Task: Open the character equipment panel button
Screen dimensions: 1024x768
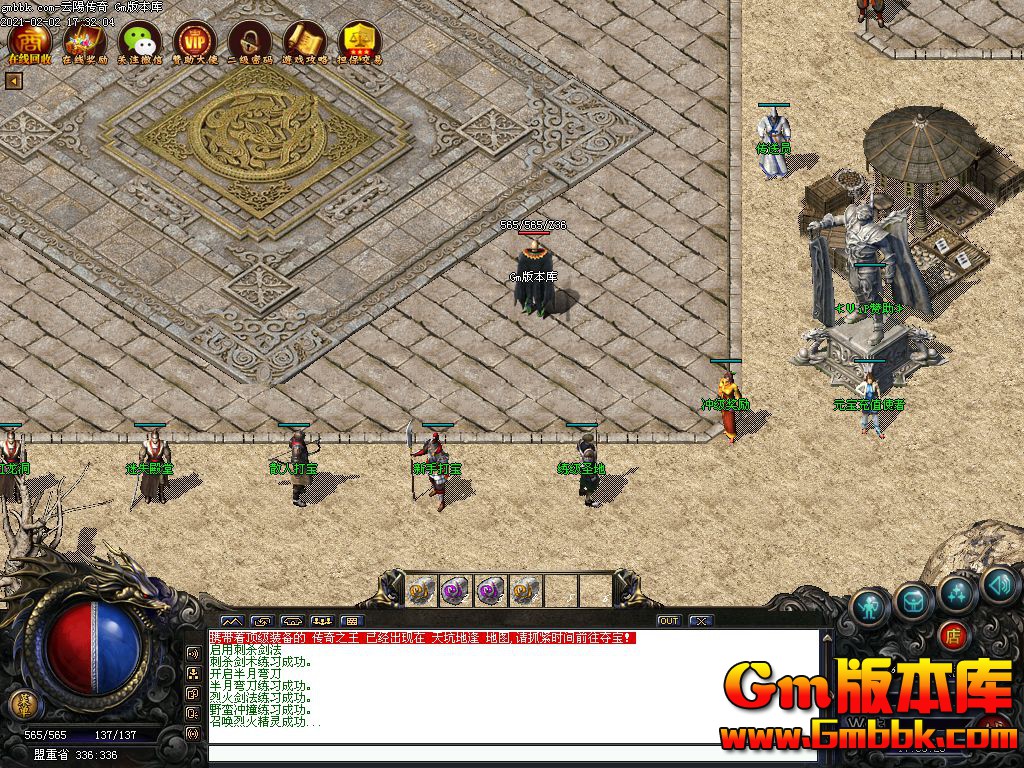Action: (x=870, y=605)
